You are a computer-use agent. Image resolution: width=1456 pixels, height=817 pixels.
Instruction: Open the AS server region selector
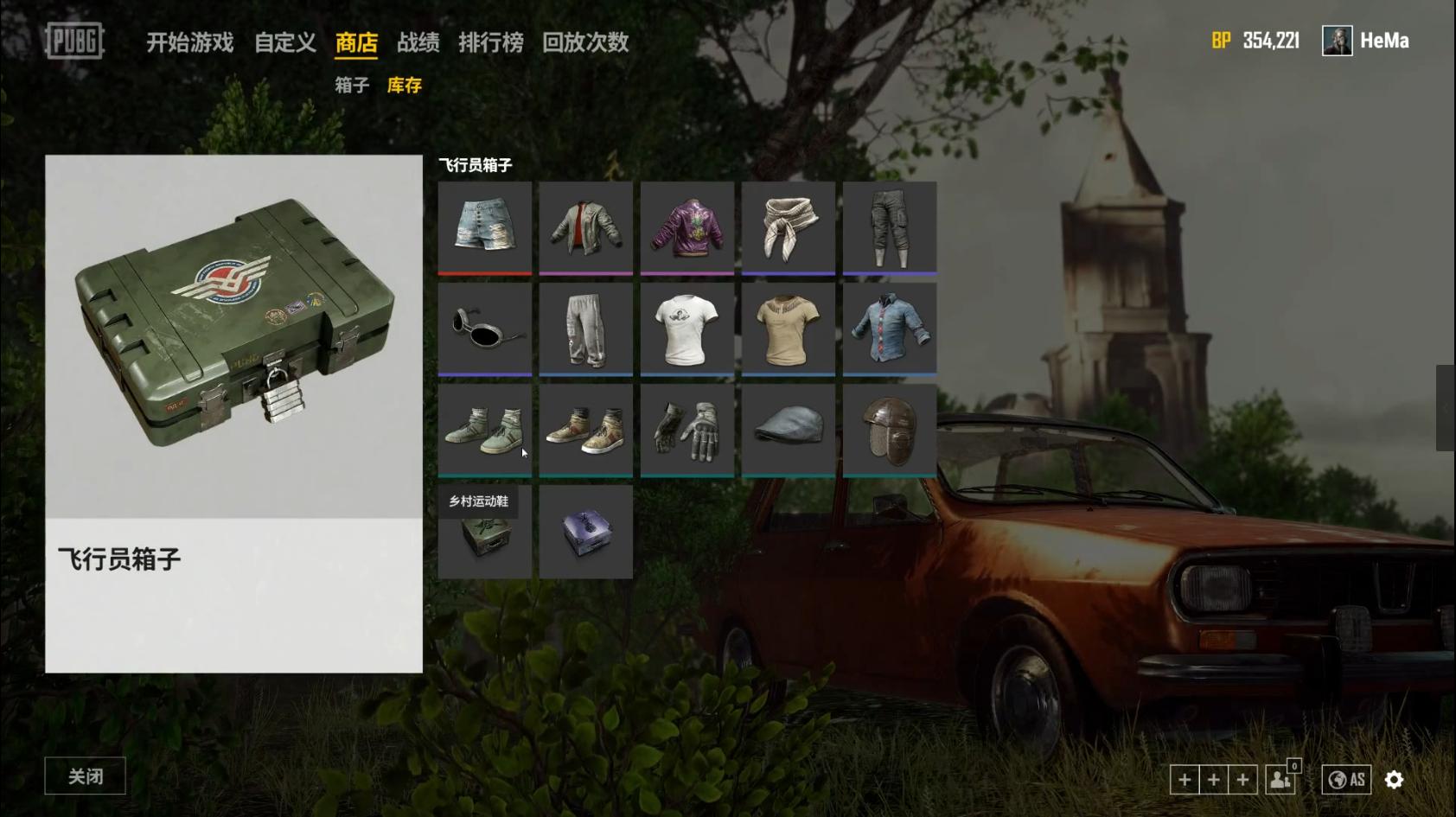tap(1346, 780)
